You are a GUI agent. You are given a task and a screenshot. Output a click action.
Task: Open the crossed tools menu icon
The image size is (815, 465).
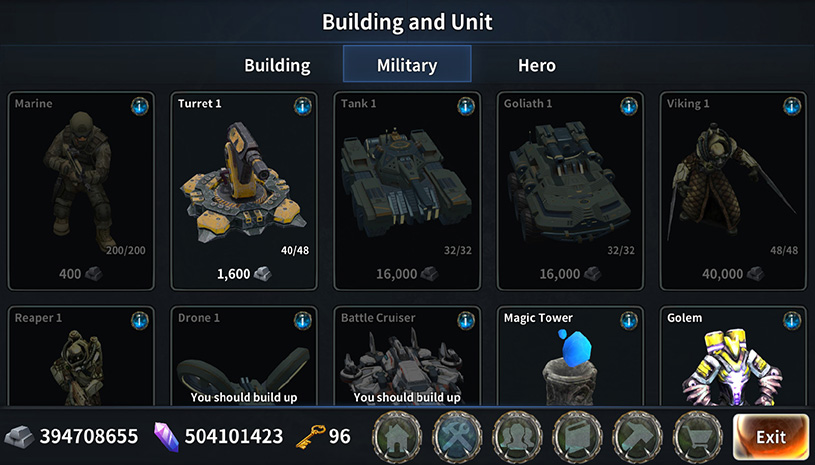[x=459, y=436]
